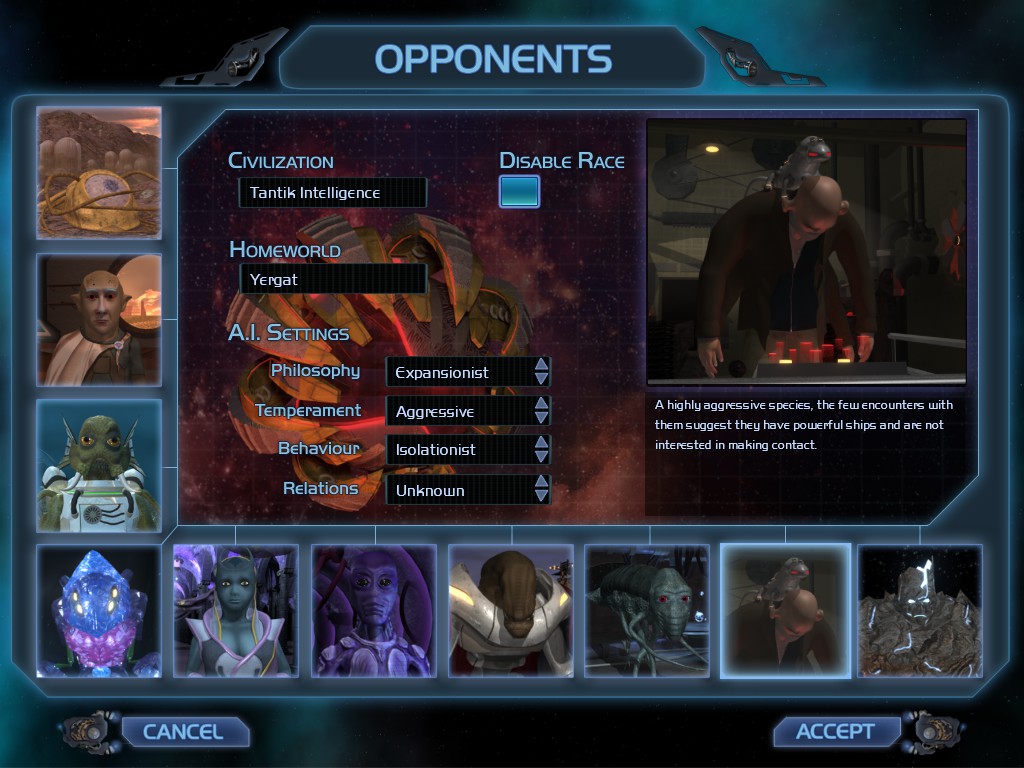
Task: Cancel and leave the Opponents screen
Action: (183, 732)
